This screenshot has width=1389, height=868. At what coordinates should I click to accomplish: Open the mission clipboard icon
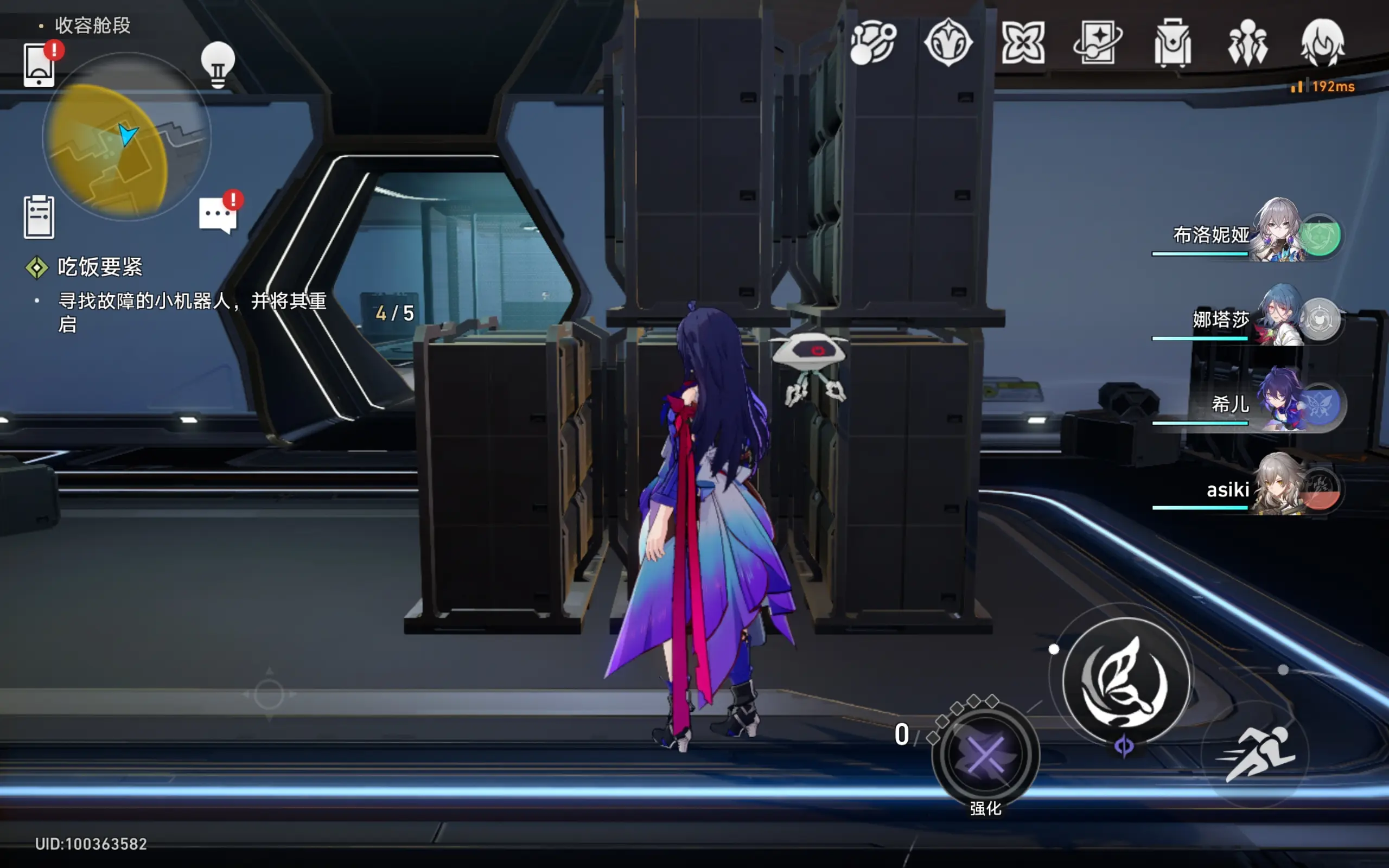pyautogui.click(x=39, y=216)
